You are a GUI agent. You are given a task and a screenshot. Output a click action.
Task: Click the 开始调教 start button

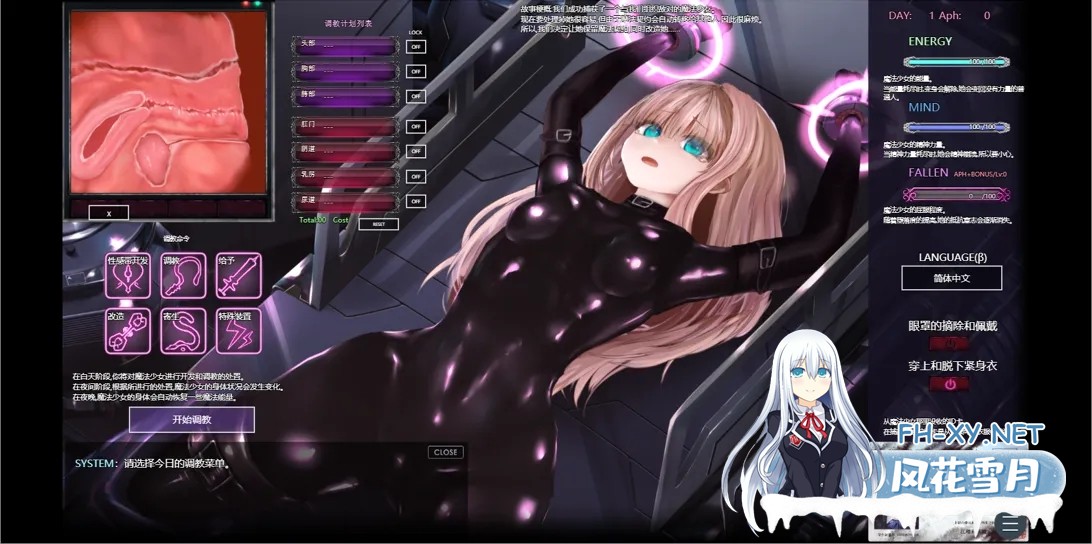(x=191, y=419)
